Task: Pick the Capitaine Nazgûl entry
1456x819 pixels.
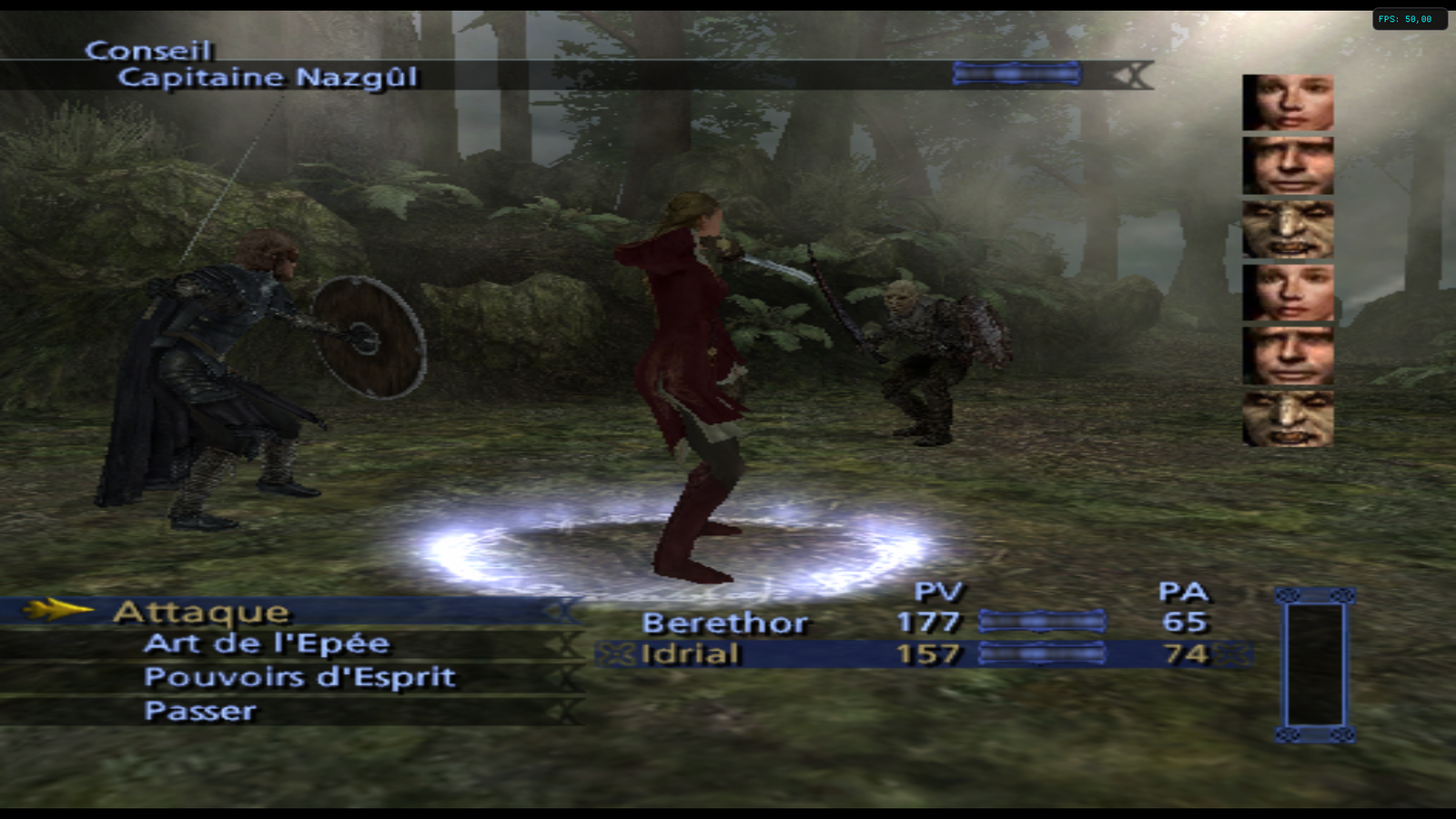Action: click(x=268, y=77)
